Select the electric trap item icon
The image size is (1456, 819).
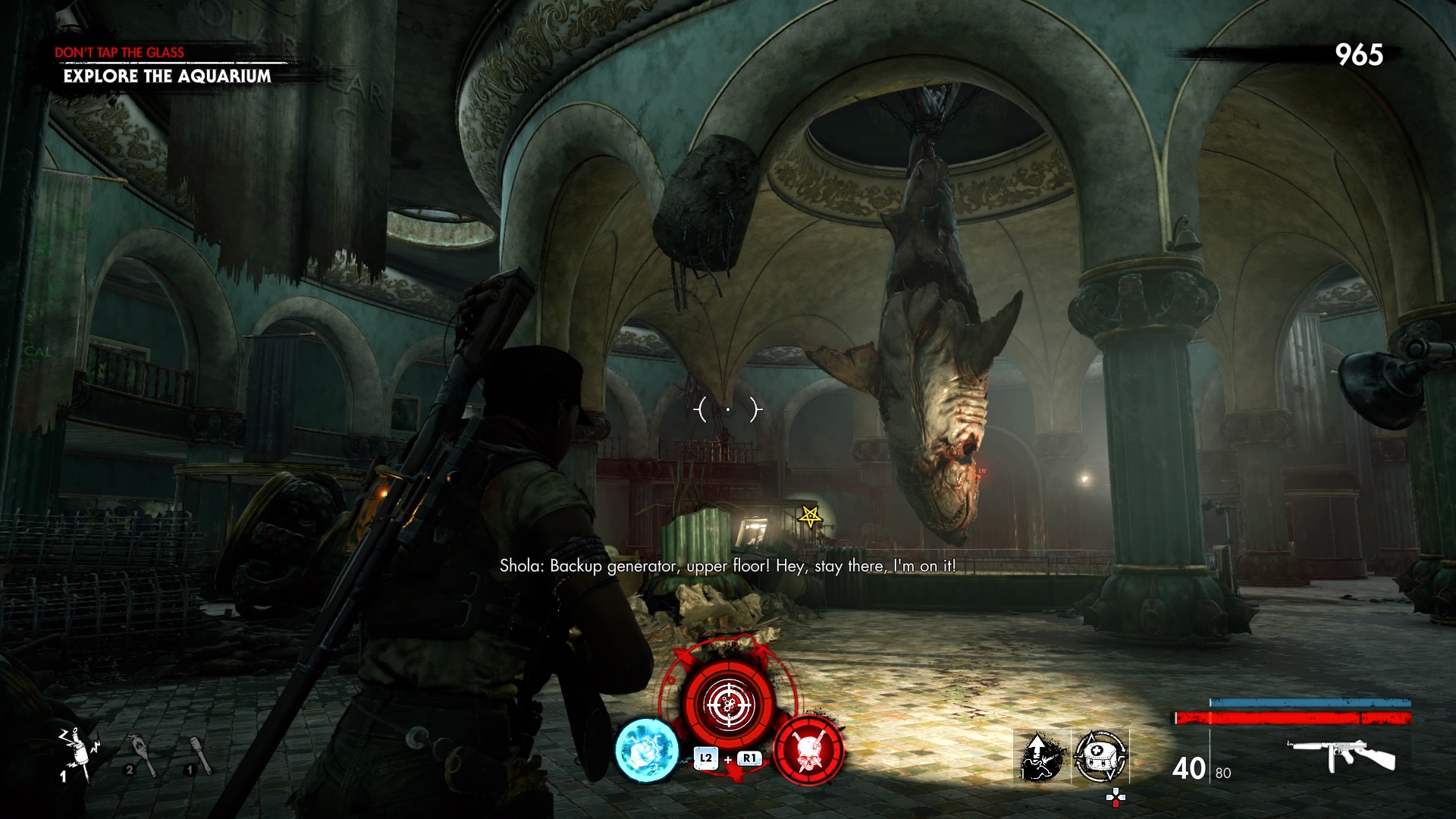tap(77, 753)
